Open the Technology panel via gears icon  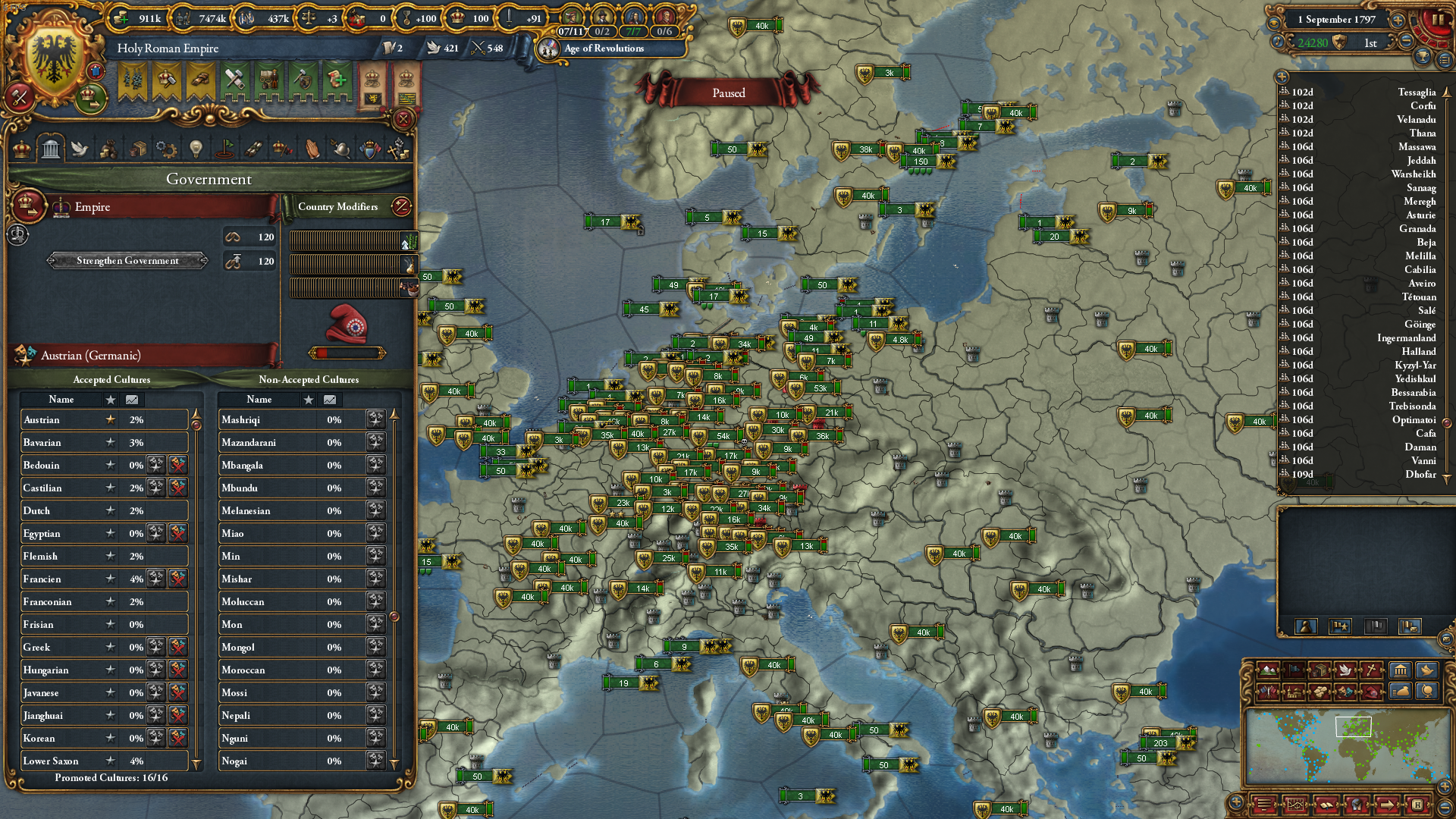click(167, 148)
